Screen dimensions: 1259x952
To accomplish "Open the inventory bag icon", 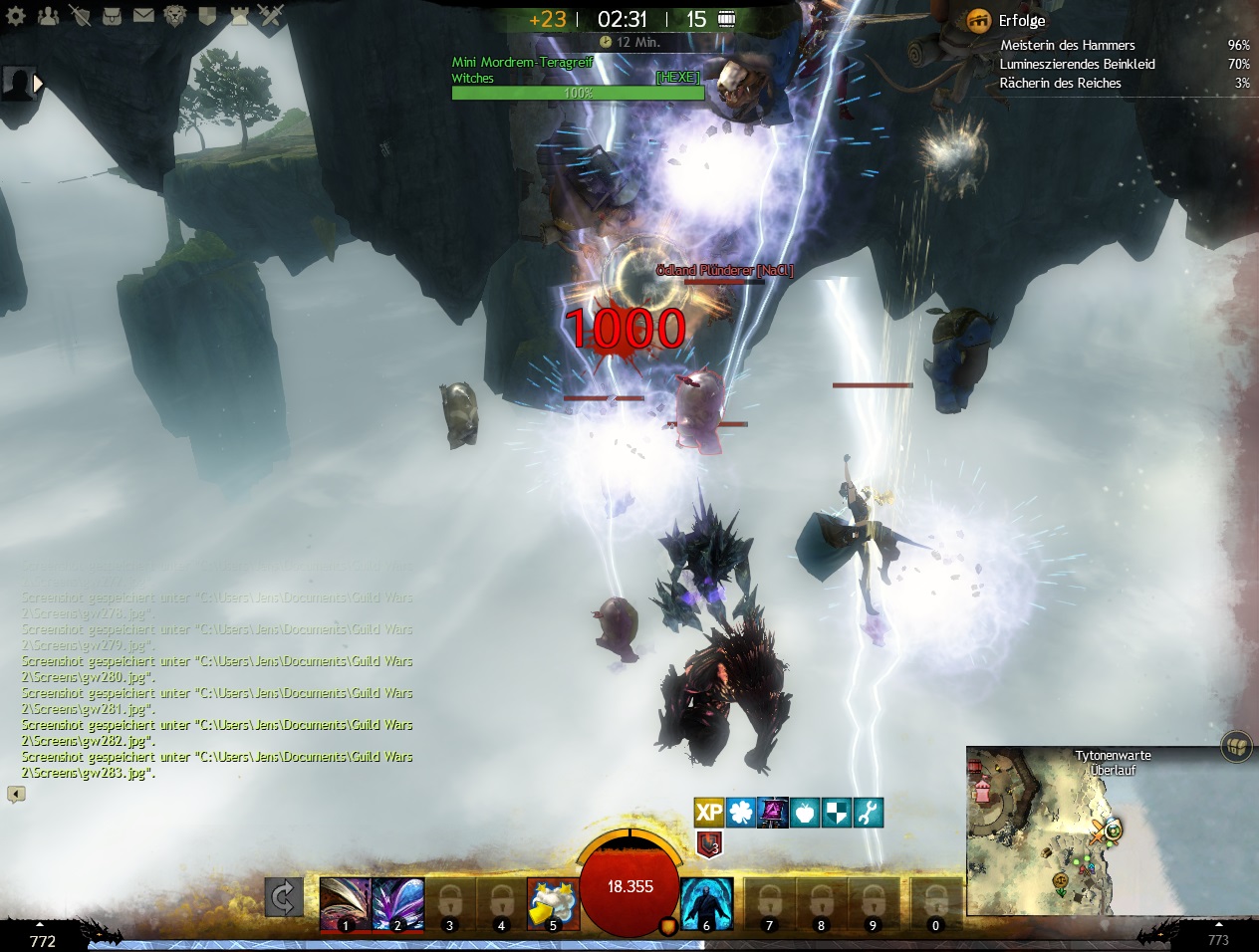I will [112, 15].
